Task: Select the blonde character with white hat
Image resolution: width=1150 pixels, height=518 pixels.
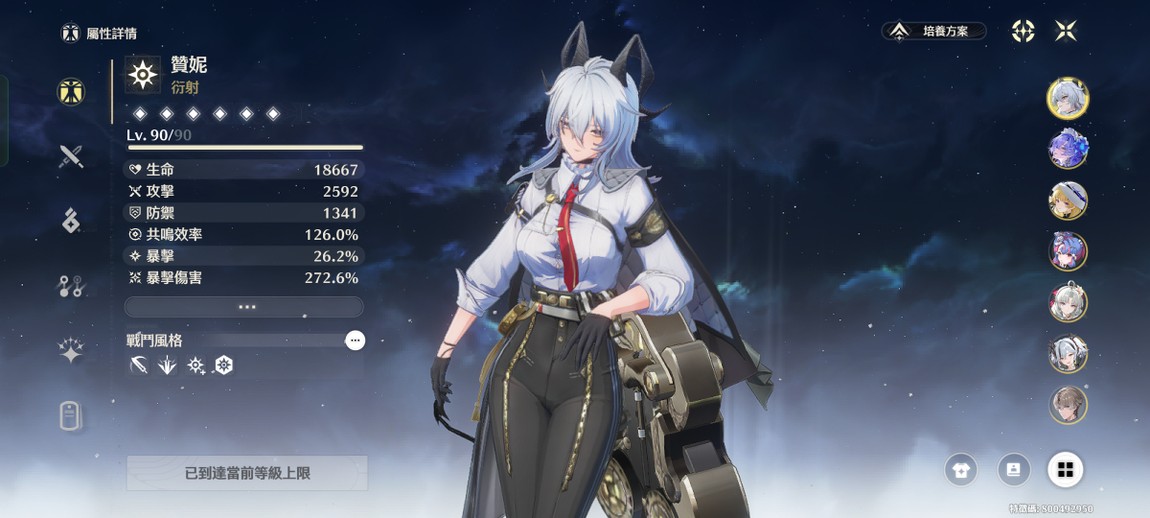Action: point(1067,201)
